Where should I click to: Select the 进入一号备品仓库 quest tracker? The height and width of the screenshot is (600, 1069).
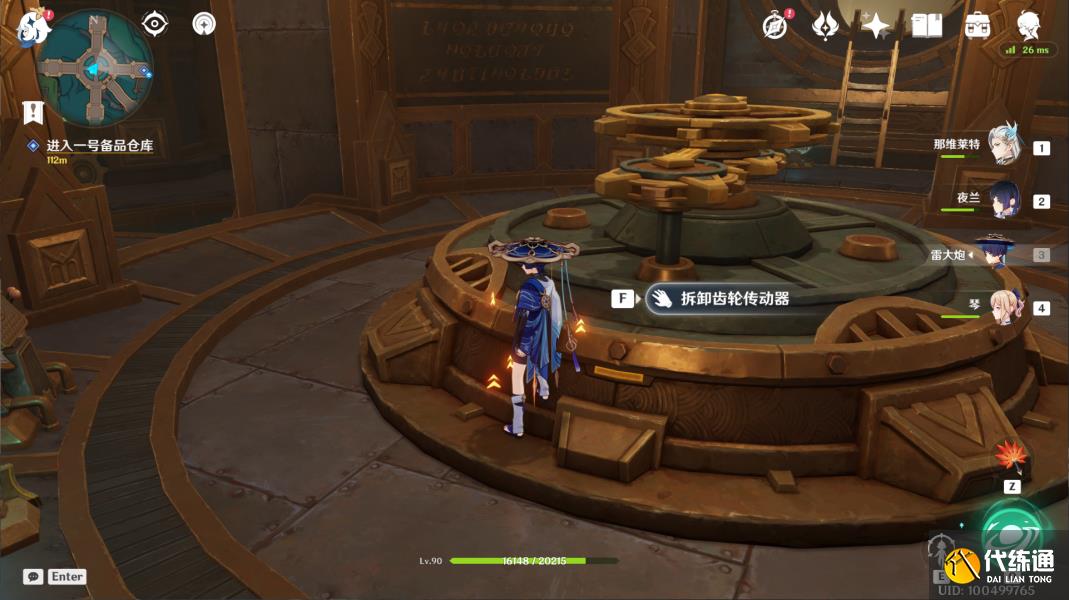pyautogui.click(x=98, y=146)
